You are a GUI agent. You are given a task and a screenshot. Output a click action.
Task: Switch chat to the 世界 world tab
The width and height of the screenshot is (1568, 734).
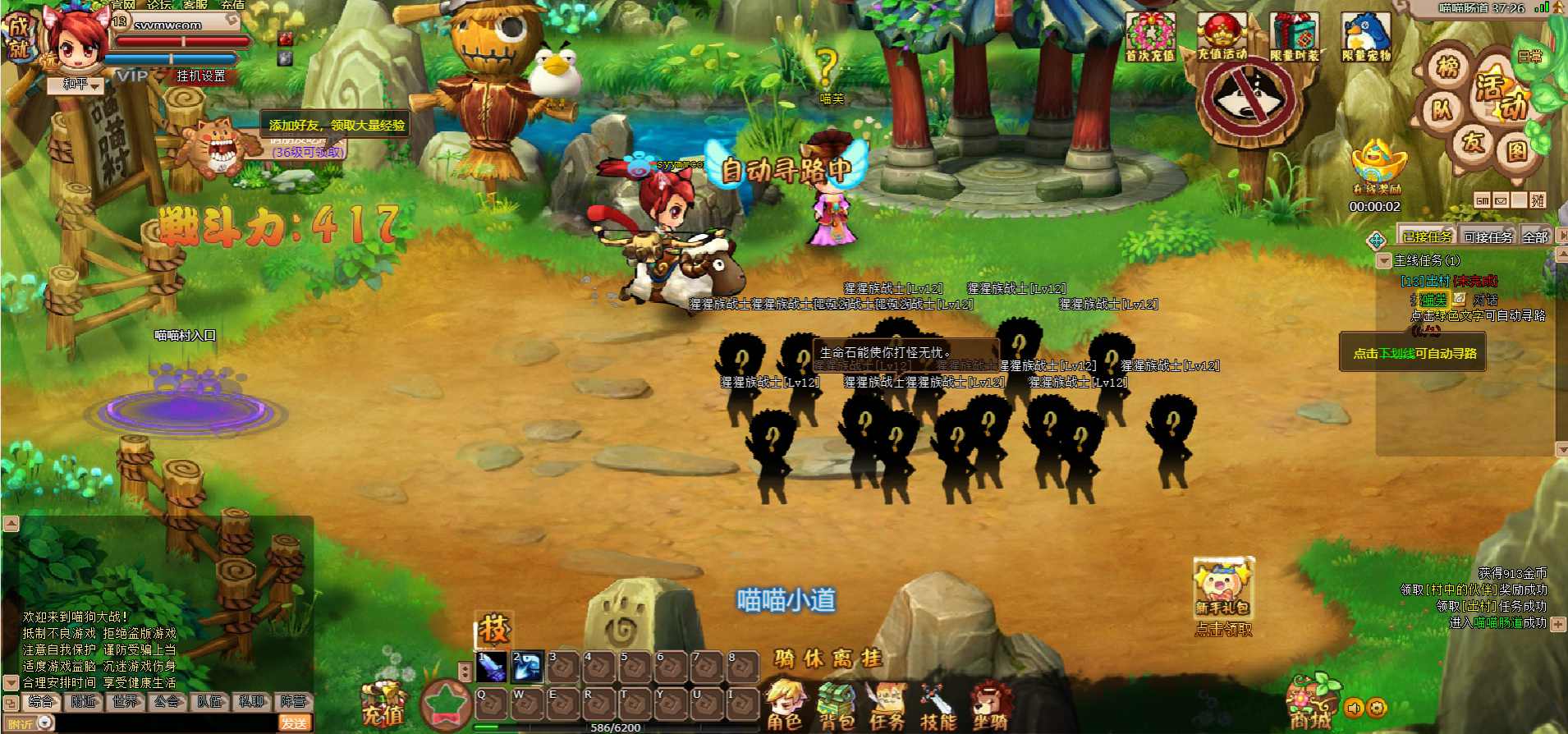126,701
